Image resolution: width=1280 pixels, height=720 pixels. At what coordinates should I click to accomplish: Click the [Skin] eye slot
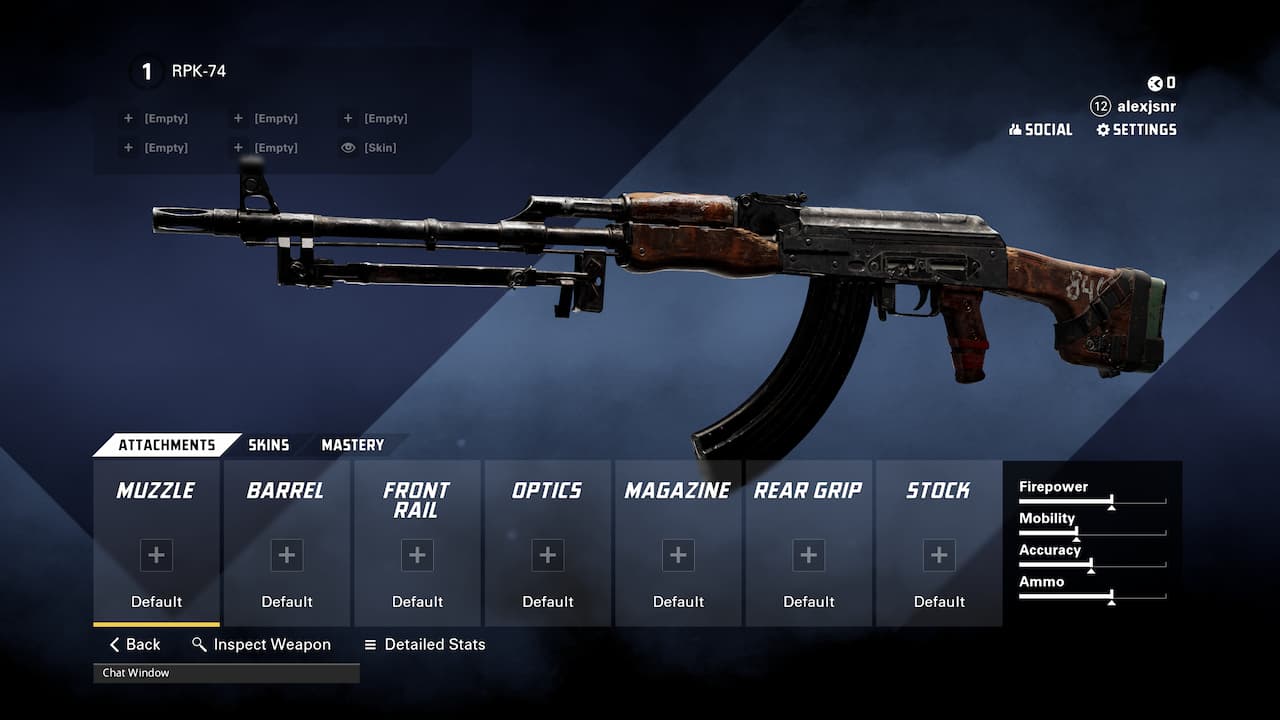click(369, 148)
